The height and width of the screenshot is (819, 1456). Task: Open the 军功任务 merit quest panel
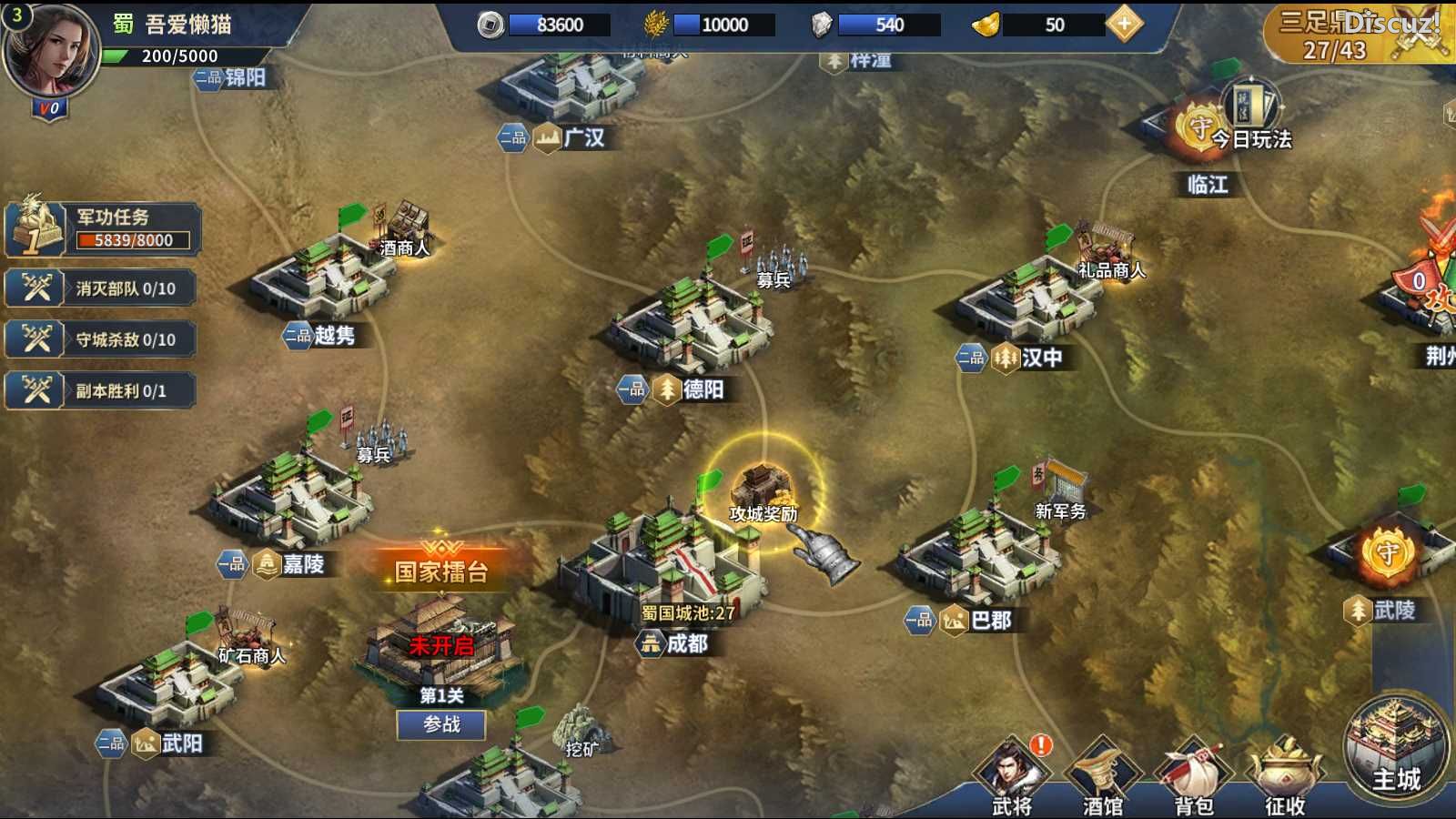(111, 218)
